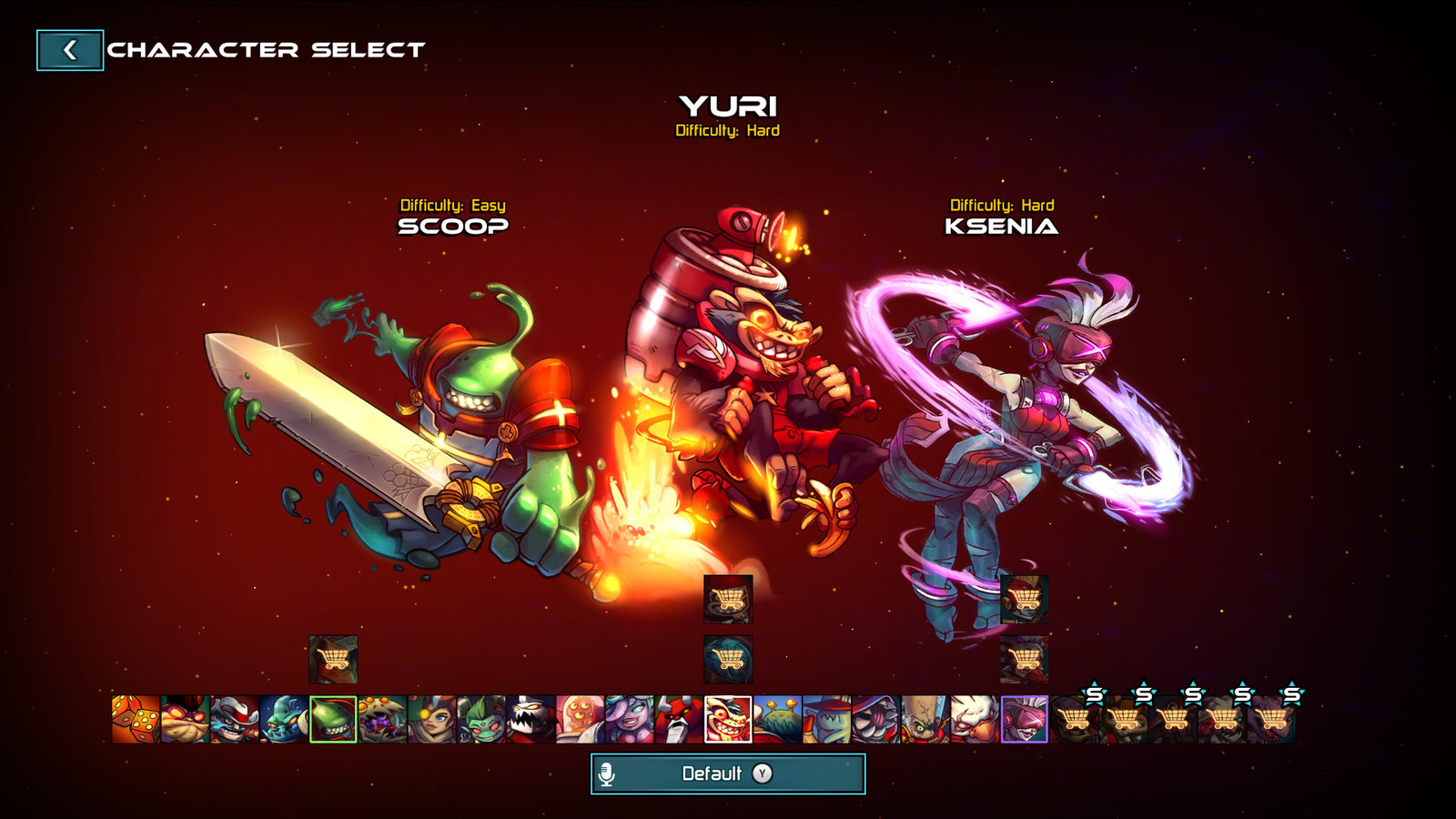Screen dimensions: 1456x819
Task: Open the locked skin thumbnail below Scoop
Action: click(333, 659)
